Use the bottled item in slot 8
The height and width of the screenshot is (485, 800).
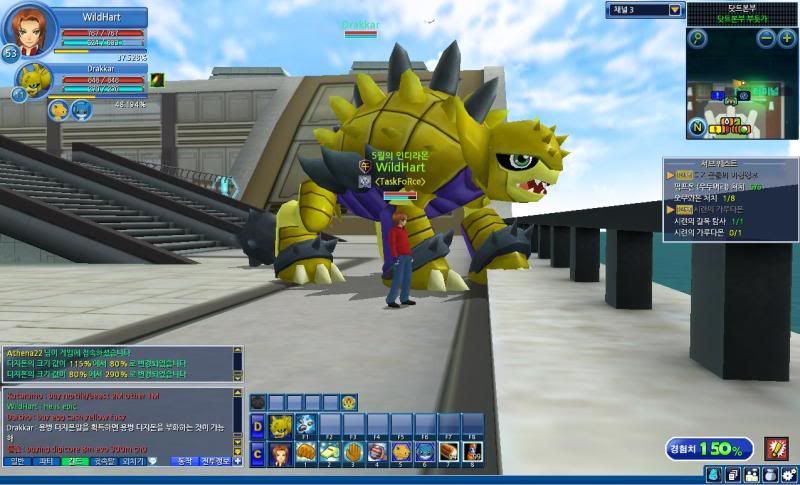point(472,454)
